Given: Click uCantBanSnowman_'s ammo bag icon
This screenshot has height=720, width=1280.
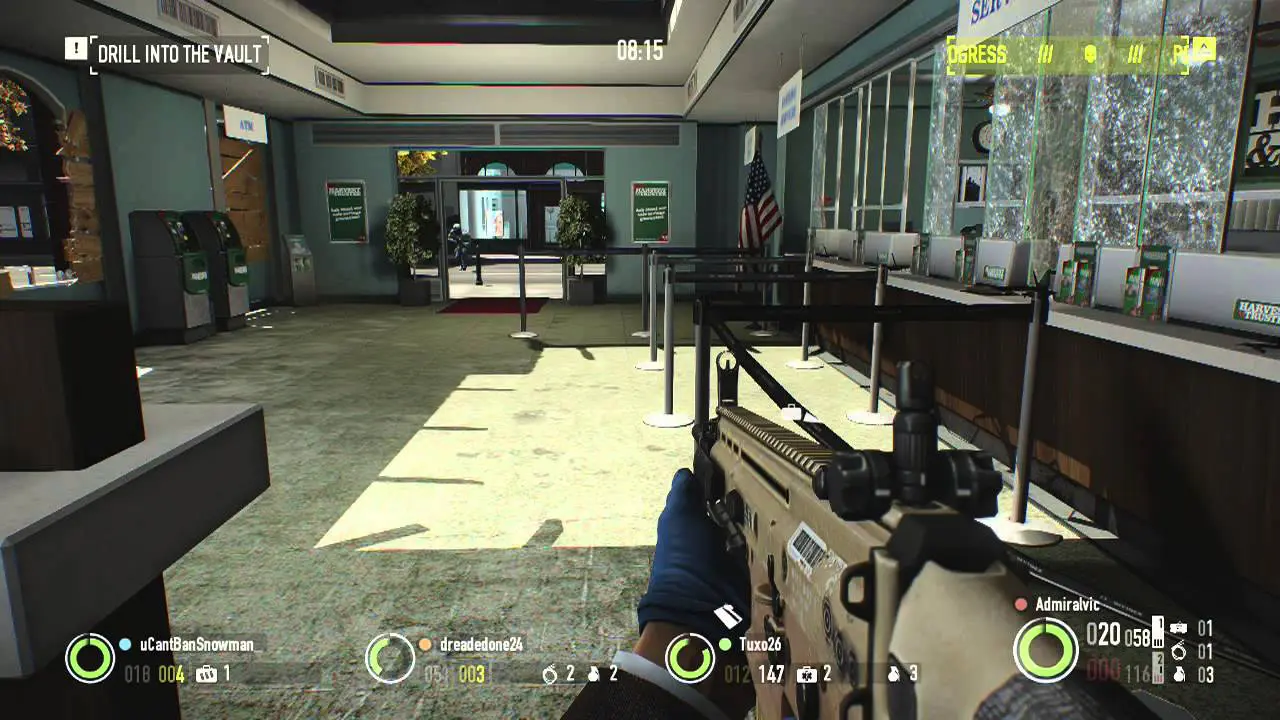Looking at the screenshot, I should point(206,674).
